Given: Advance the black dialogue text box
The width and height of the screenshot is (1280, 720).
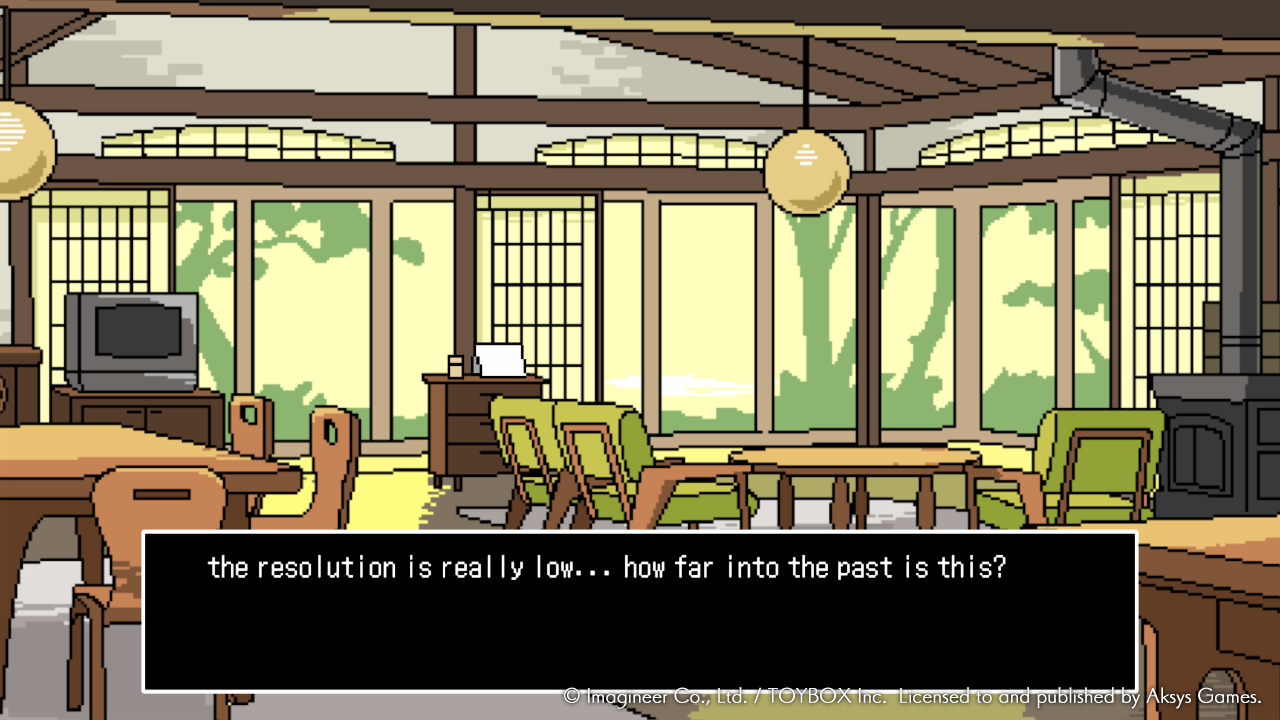Looking at the screenshot, I should click(x=640, y=611).
